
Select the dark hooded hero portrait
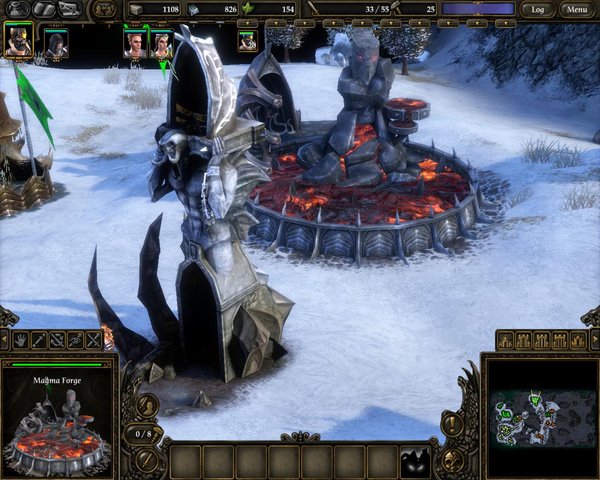(x=56, y=44)
